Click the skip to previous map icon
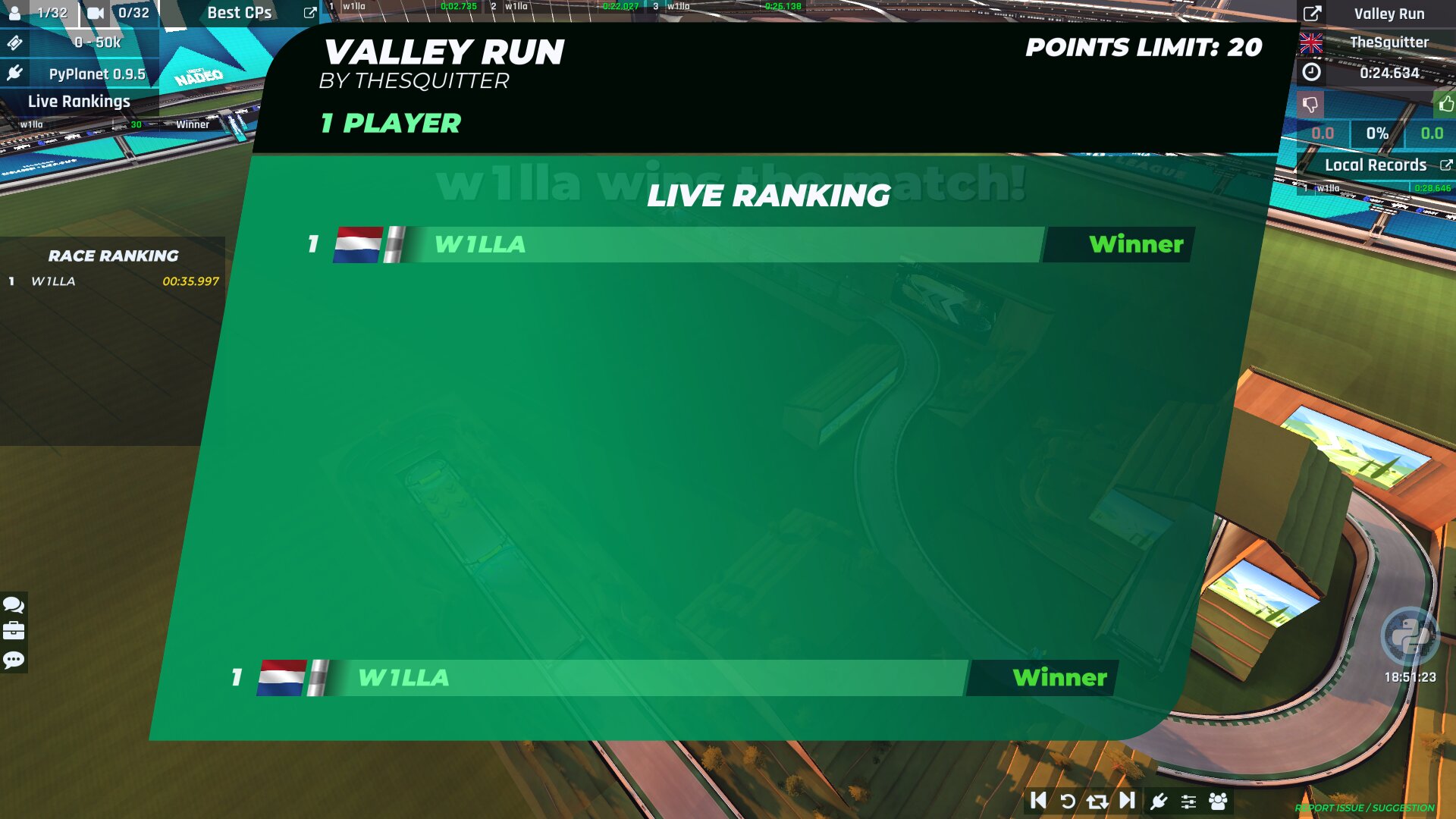The height and width of the screenshot is (819, 1456). pos(1040,800)
